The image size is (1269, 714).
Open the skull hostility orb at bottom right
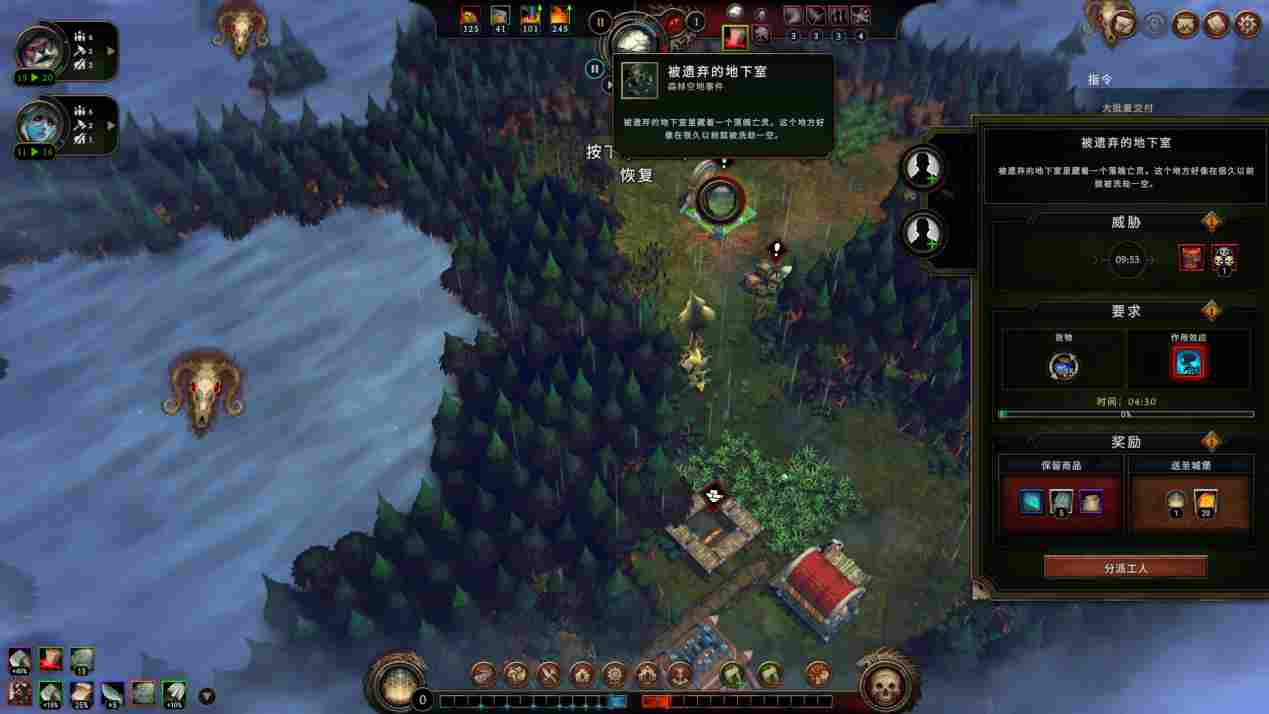[x=884, y=685]
